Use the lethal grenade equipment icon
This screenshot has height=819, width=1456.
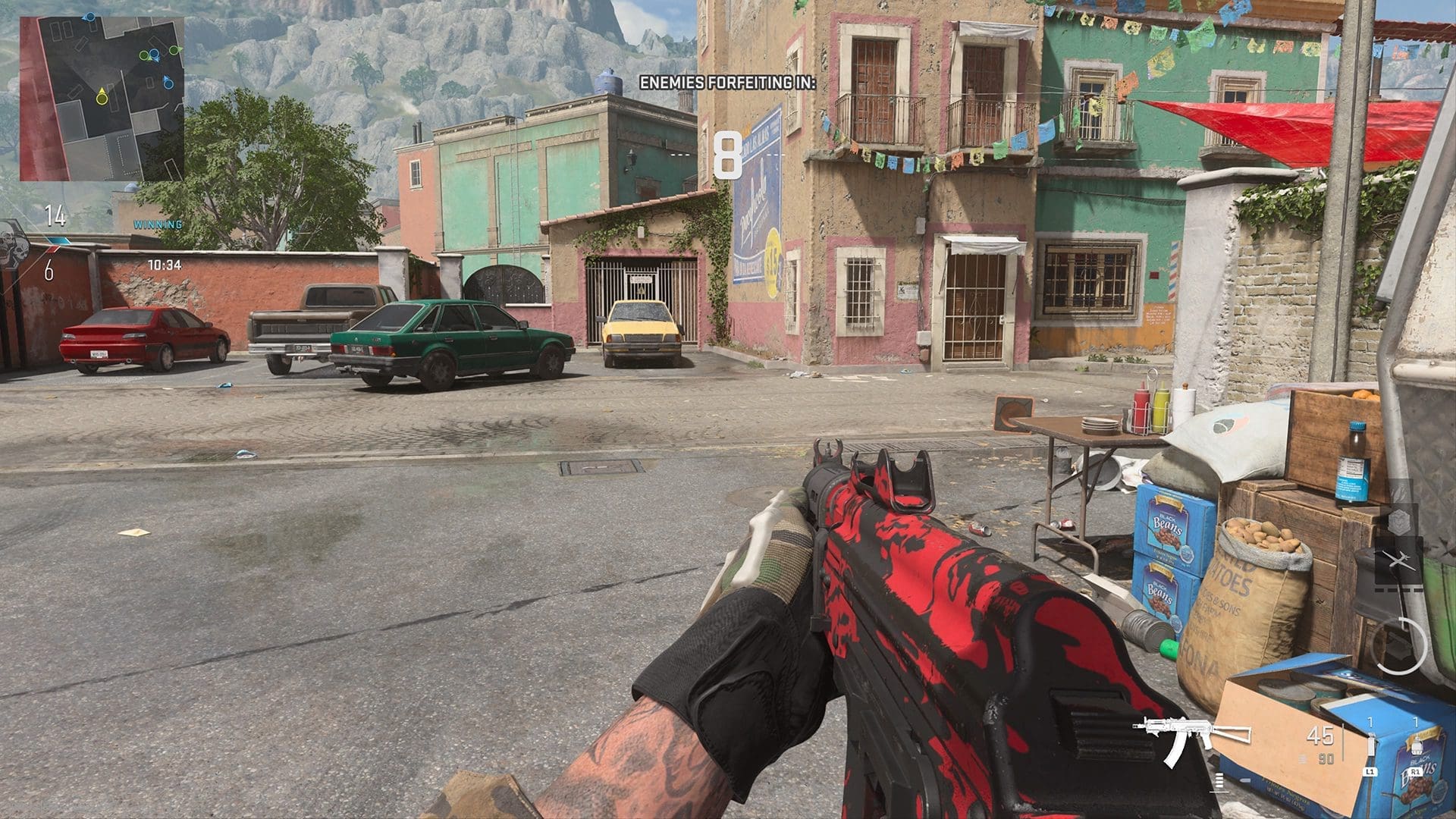pyautogui.click(x=1416, y=745)
